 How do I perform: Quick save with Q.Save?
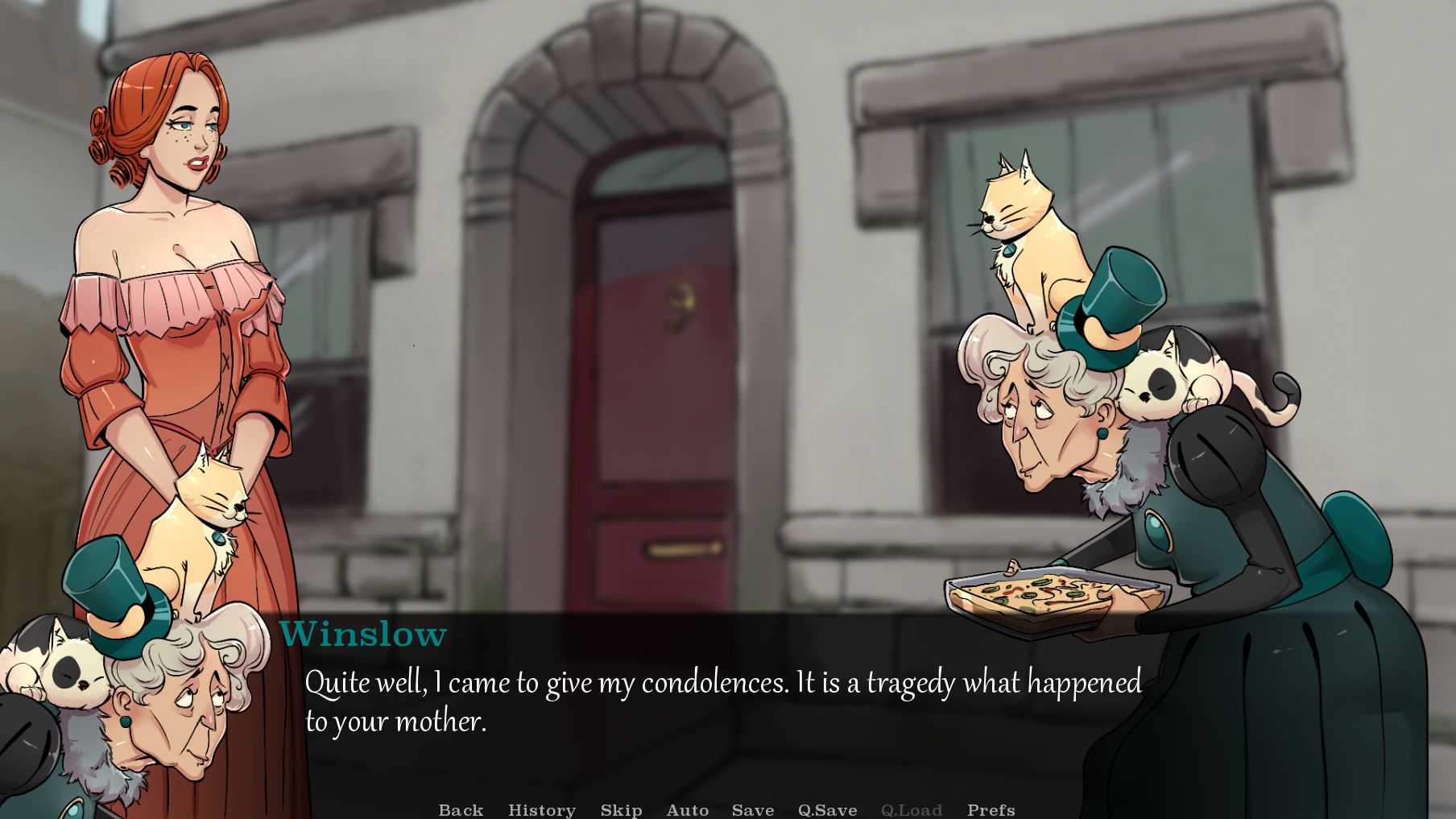[x=827, y=809]
